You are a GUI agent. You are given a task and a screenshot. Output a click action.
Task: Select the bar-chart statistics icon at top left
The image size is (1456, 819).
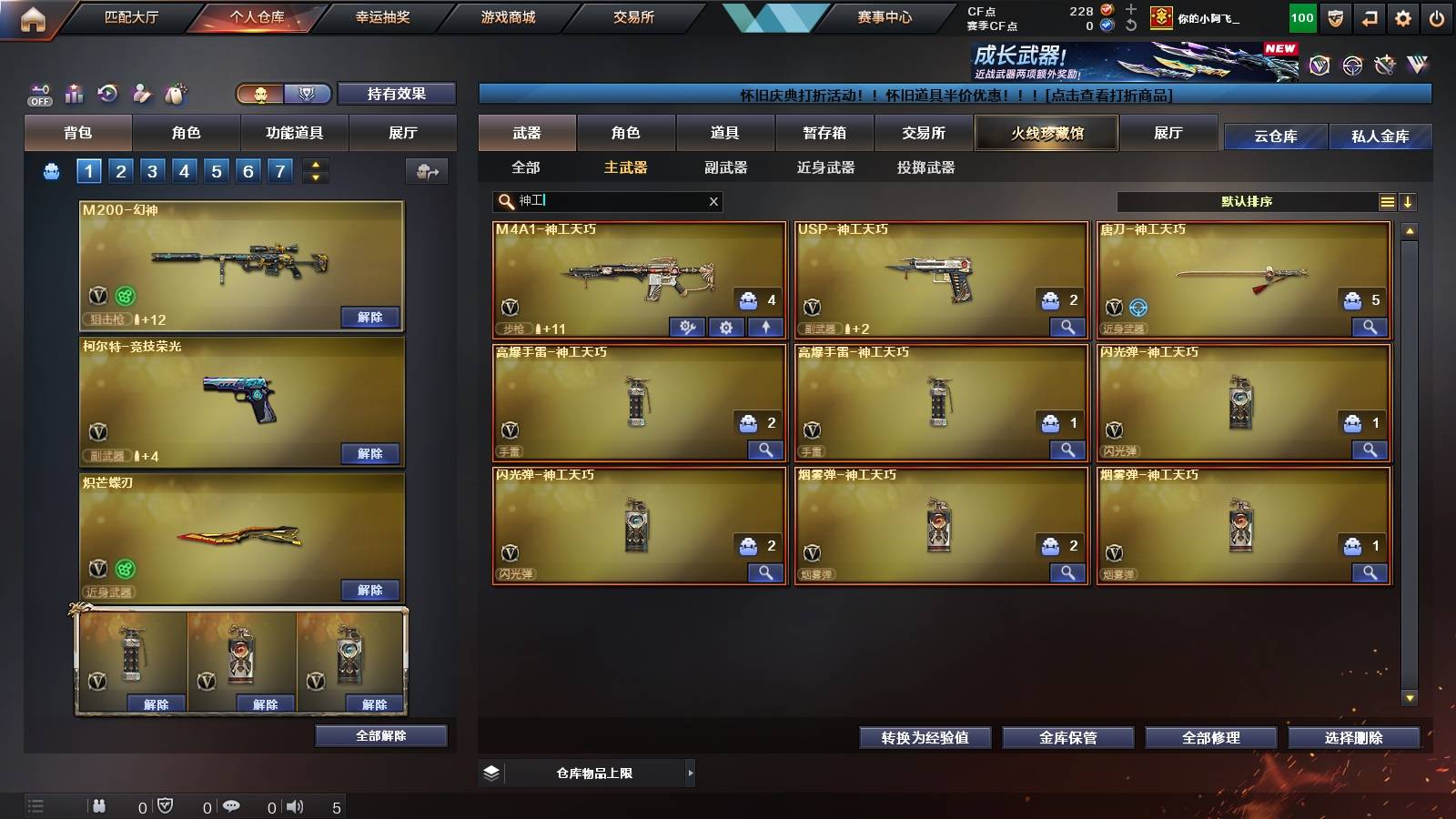75,94
